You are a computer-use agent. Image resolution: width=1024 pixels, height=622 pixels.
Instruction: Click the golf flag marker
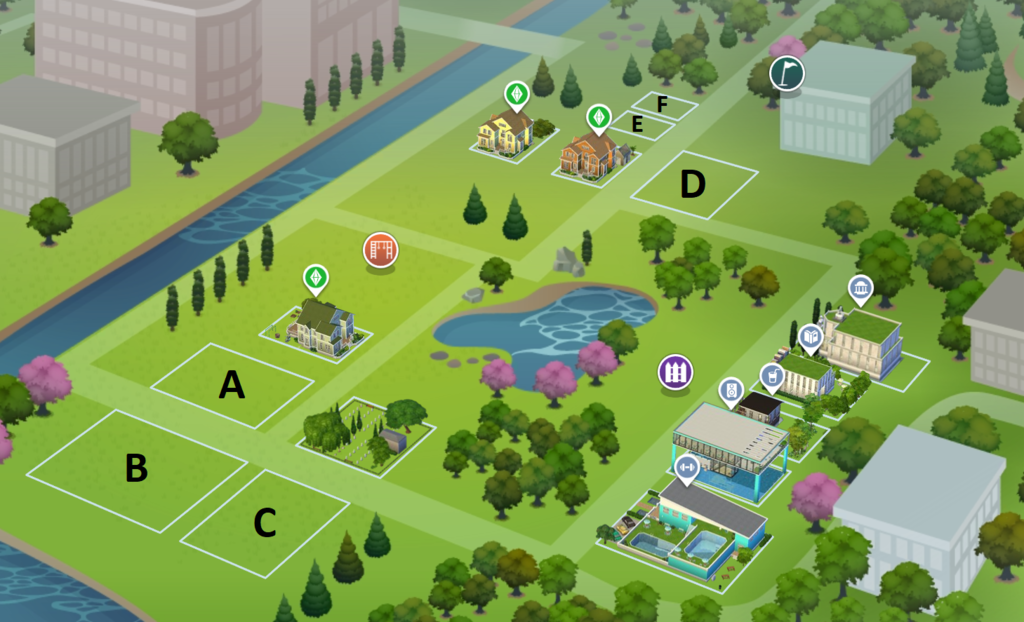click(785, 73)
